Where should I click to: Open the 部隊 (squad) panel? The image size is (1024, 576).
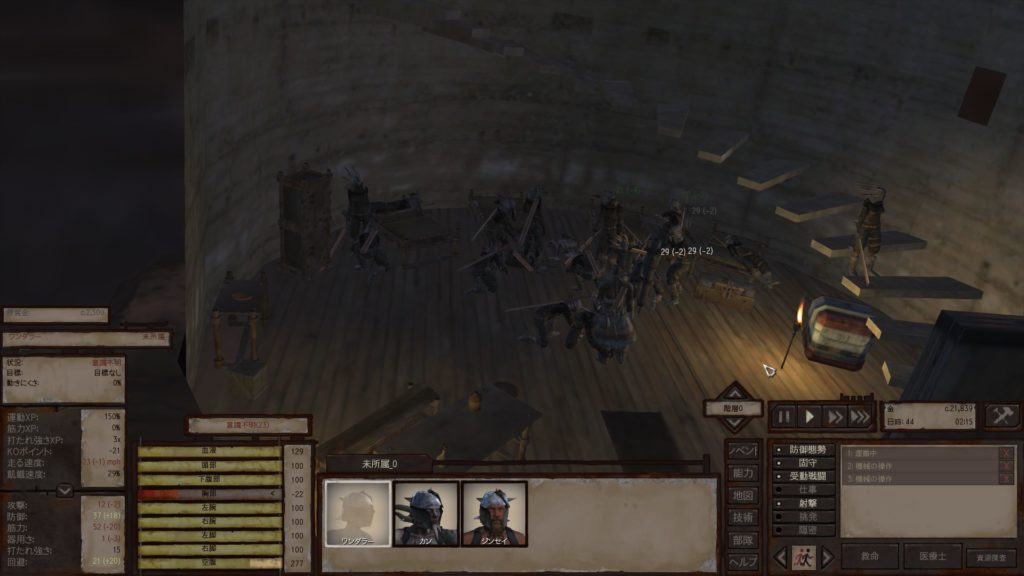click(741, 539)
